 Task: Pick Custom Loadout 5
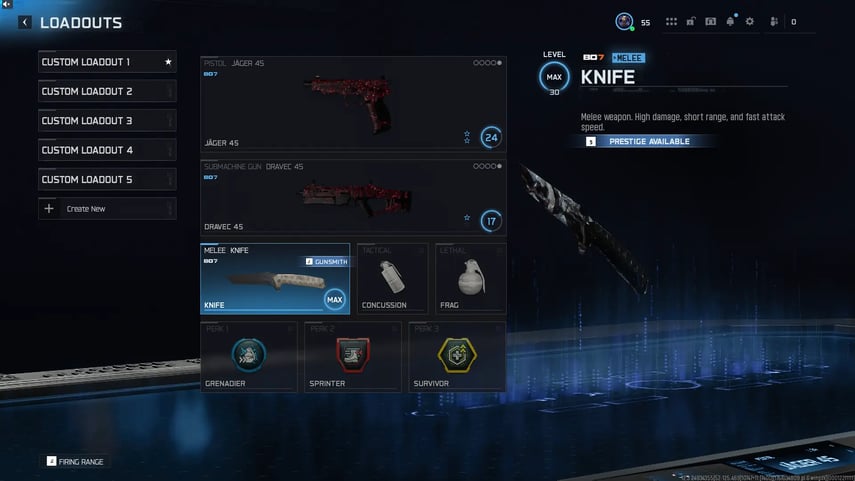tap(107, 180)
